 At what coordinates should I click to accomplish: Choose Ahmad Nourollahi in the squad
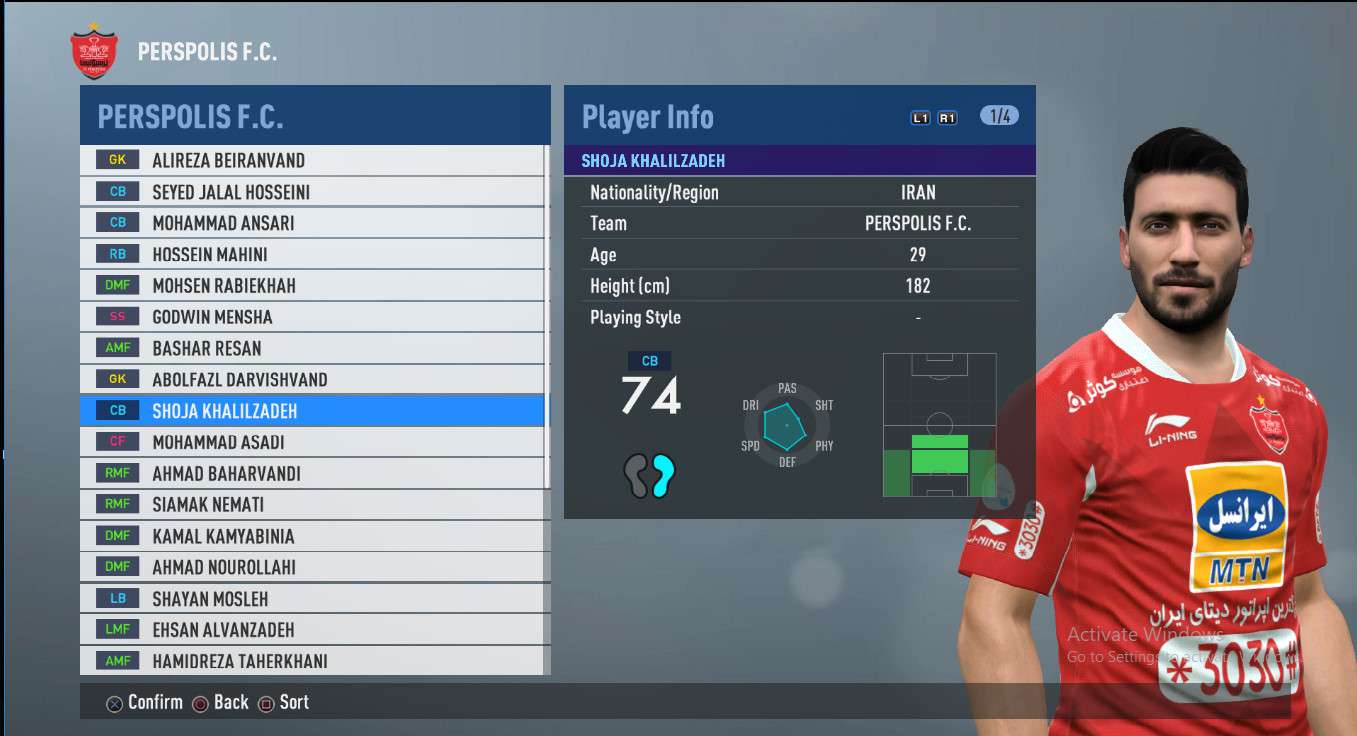click(313, 567)
